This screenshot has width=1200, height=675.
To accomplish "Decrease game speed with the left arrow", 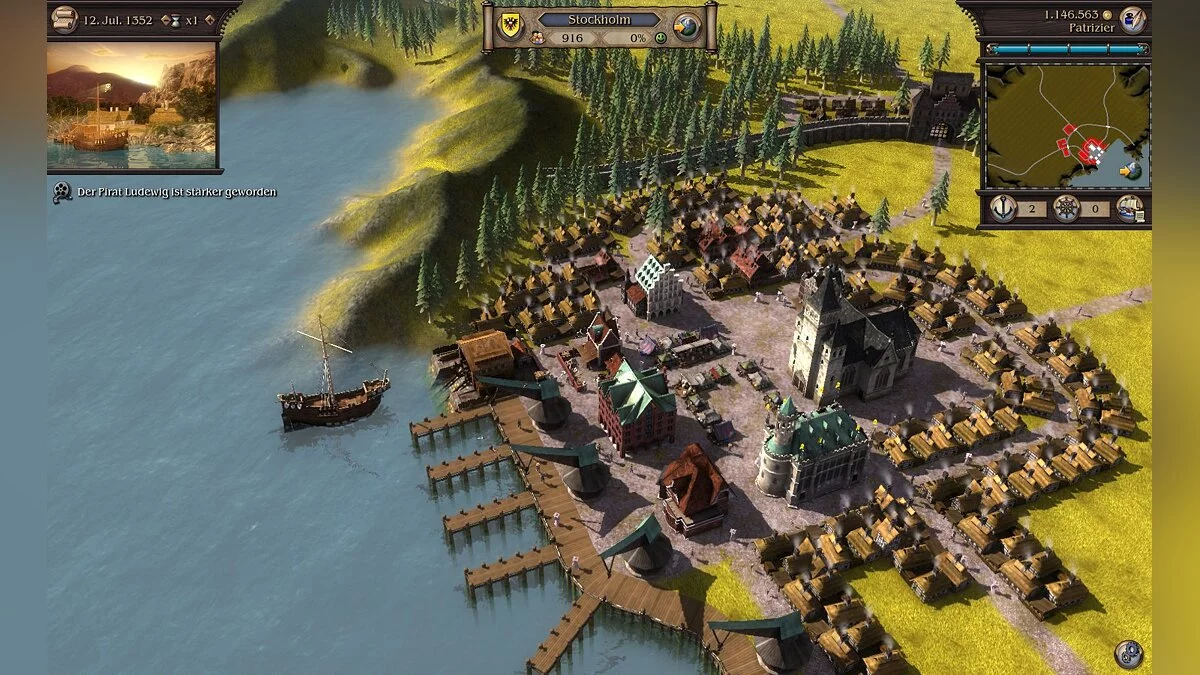I will coord(165,20).
